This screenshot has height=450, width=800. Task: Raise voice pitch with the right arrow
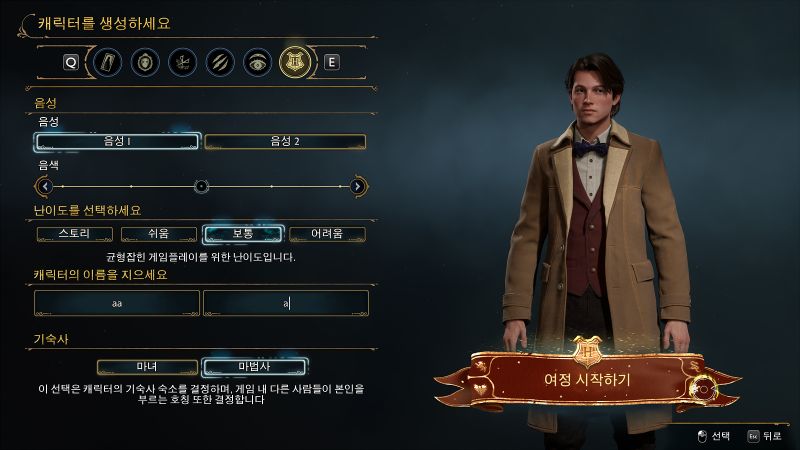pyautogui.click(x=359, y=186)
